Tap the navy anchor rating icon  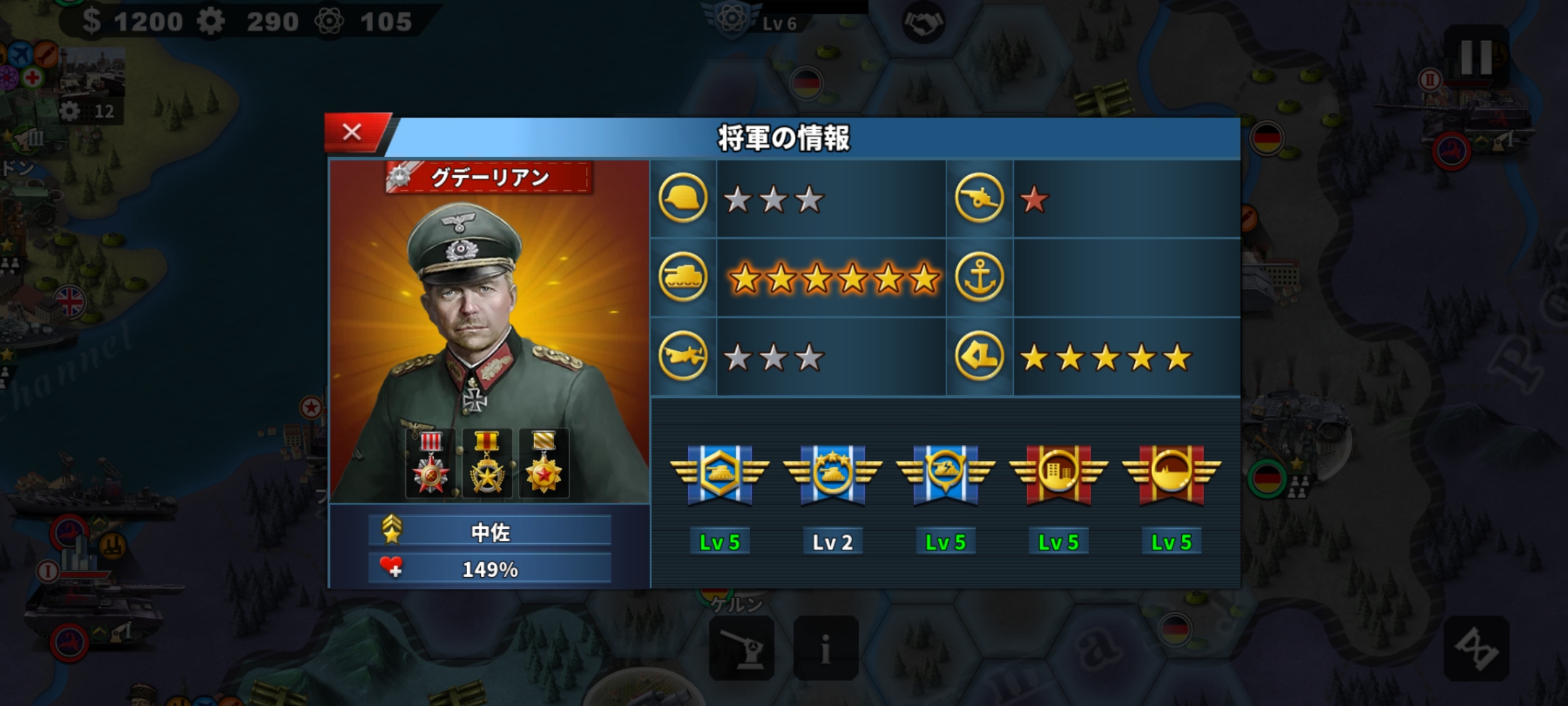[979, 278]
